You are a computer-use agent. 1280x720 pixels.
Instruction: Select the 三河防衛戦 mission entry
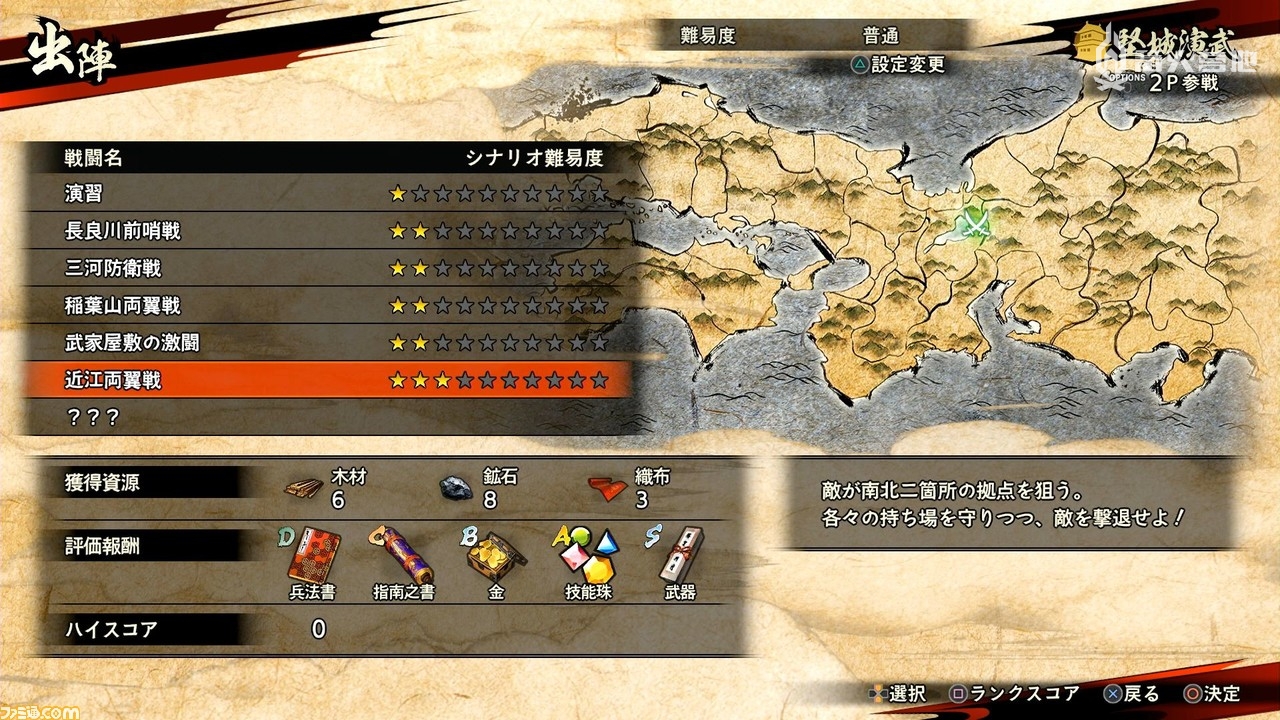click(x=112, y=267)
